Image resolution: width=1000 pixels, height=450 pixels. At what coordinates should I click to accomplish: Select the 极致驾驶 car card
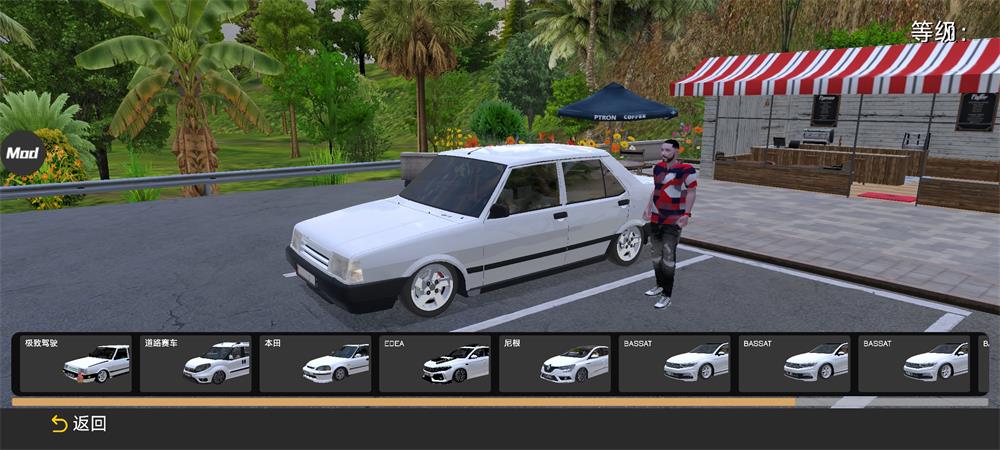click(76, 363)
